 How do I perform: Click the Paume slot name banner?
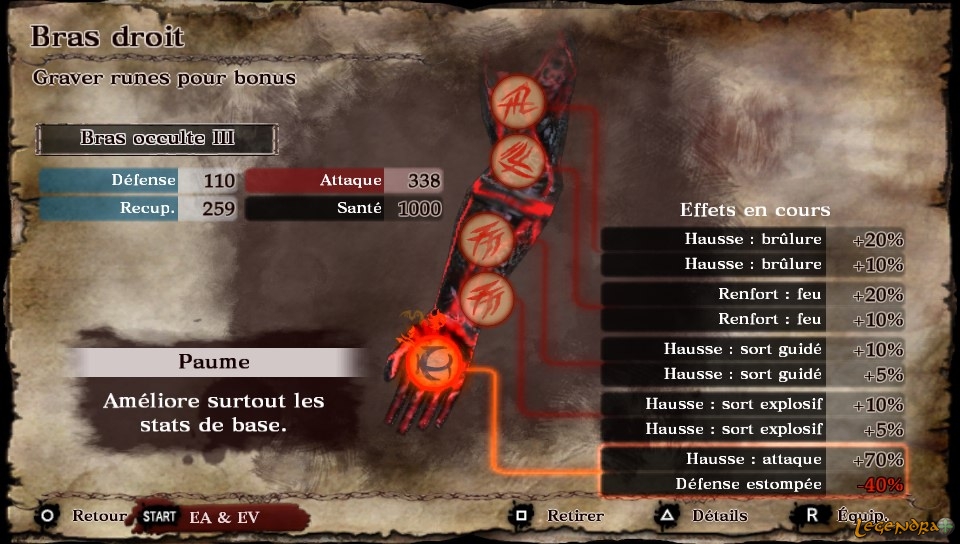[x=215, y=362]
